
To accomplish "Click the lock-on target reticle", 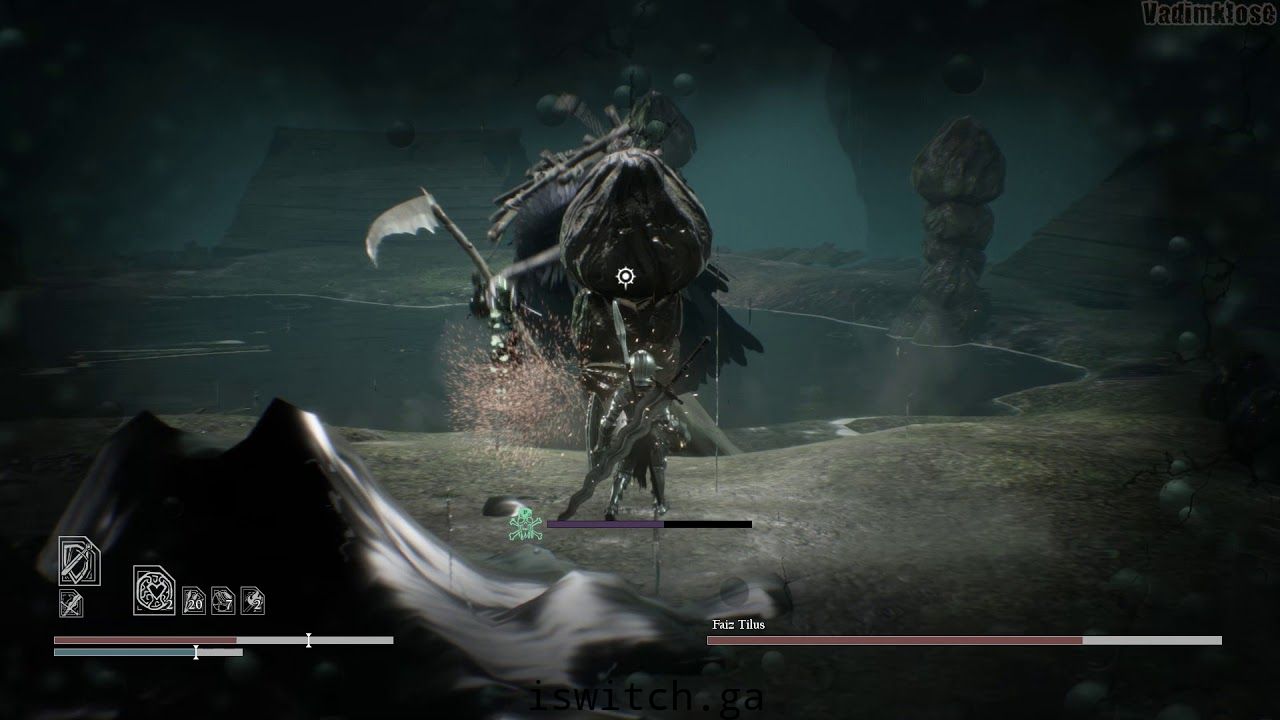I will point(626,277).
